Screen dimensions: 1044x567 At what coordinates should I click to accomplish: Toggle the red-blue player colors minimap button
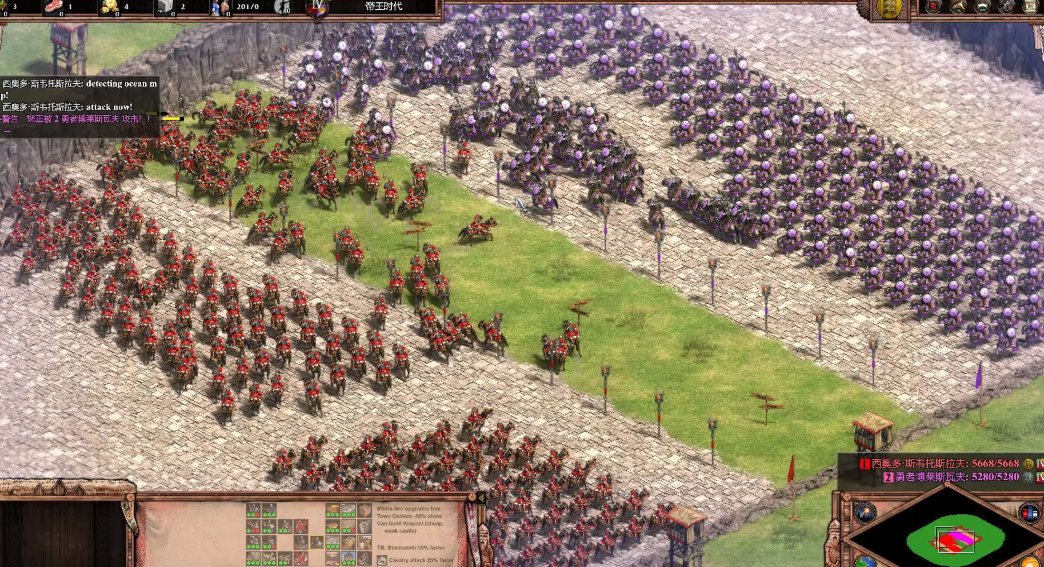coord(1028,513)
